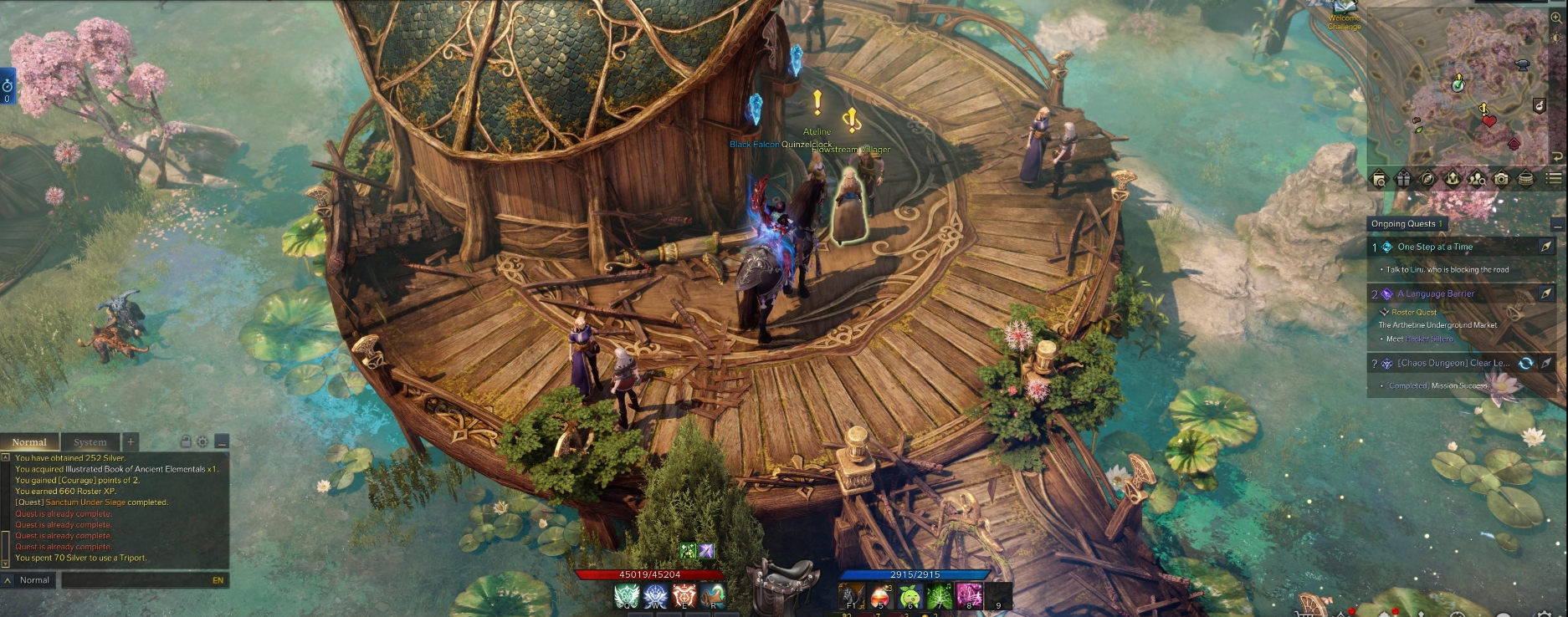Screen dimensions: 1568x617
Task: Open the Normal chat channel selector
Action: (x=33, y=580)
